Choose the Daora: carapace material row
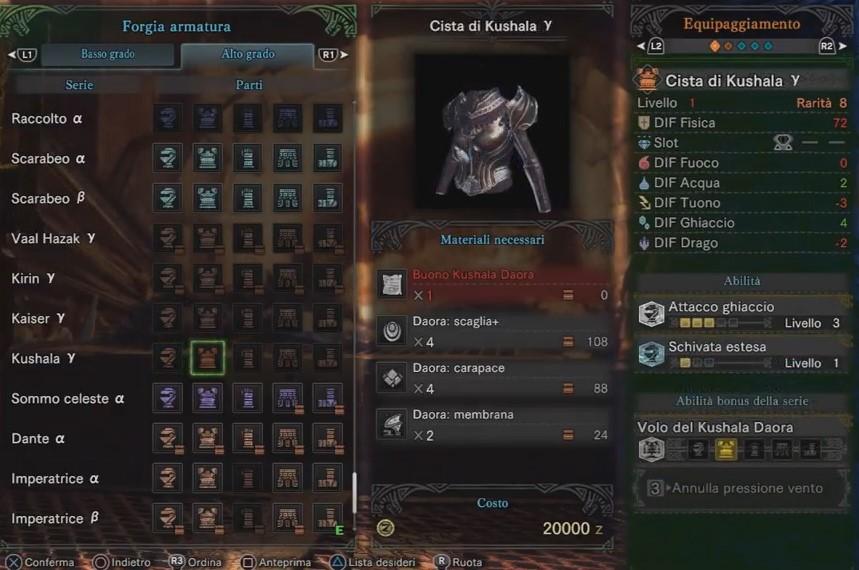The image size is (859, 570). pyautogui.click(x=492, y=378)
